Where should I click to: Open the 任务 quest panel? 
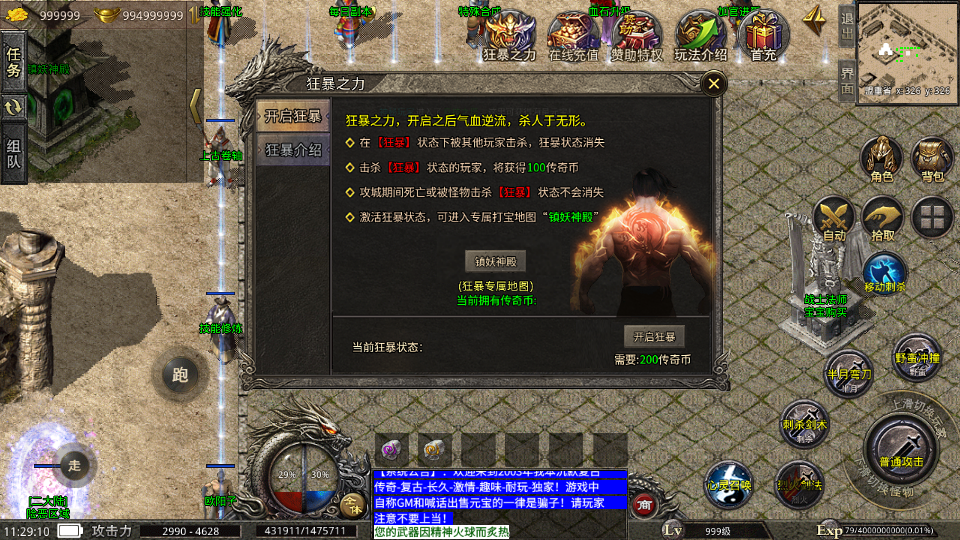tap(14, 61)
